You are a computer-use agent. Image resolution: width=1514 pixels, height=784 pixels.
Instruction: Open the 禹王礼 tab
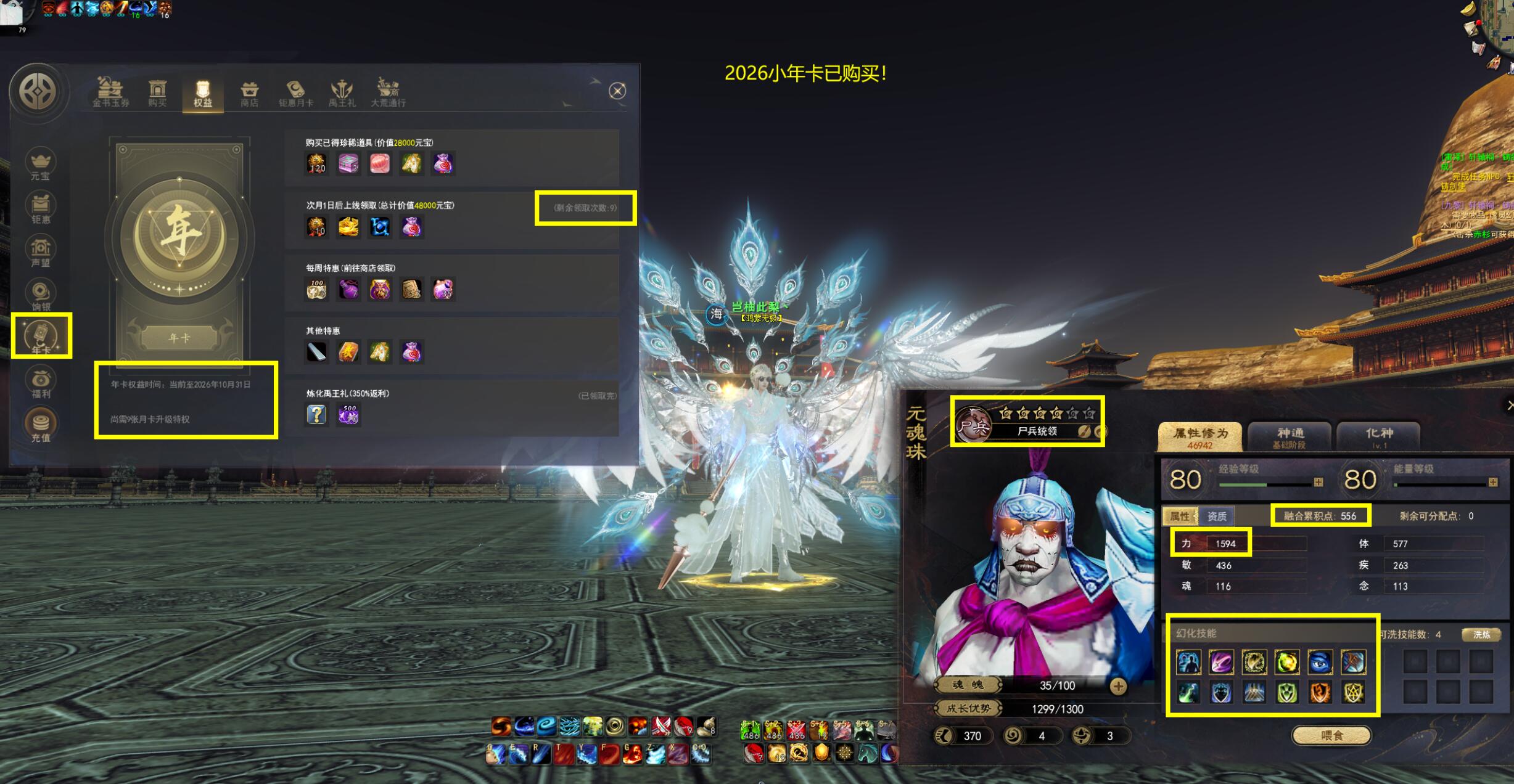coord(342,94)
